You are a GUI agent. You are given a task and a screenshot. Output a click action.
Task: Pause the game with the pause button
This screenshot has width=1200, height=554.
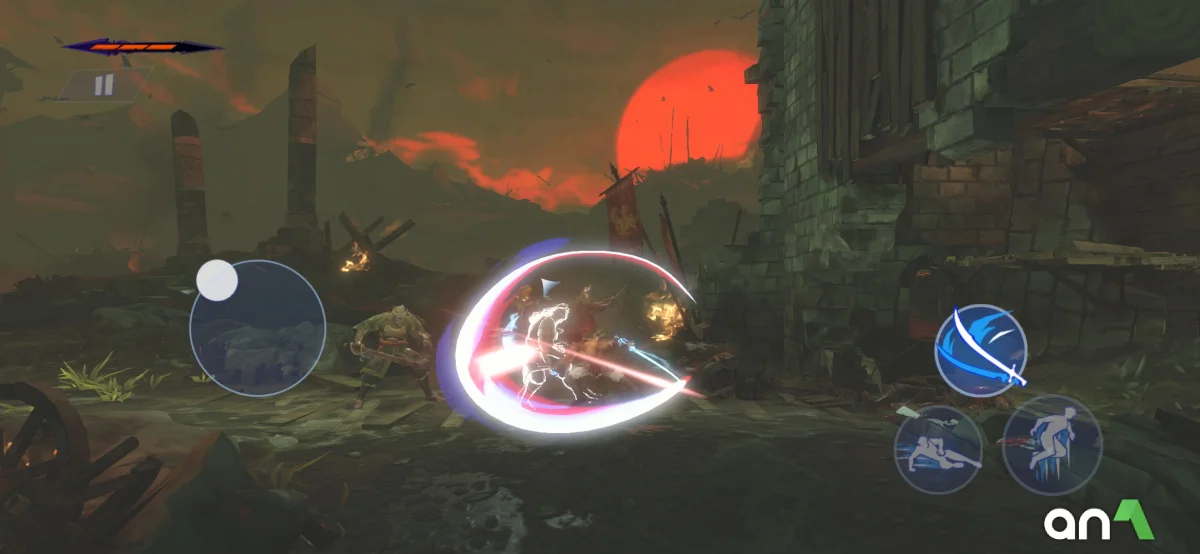pos(104,85)
